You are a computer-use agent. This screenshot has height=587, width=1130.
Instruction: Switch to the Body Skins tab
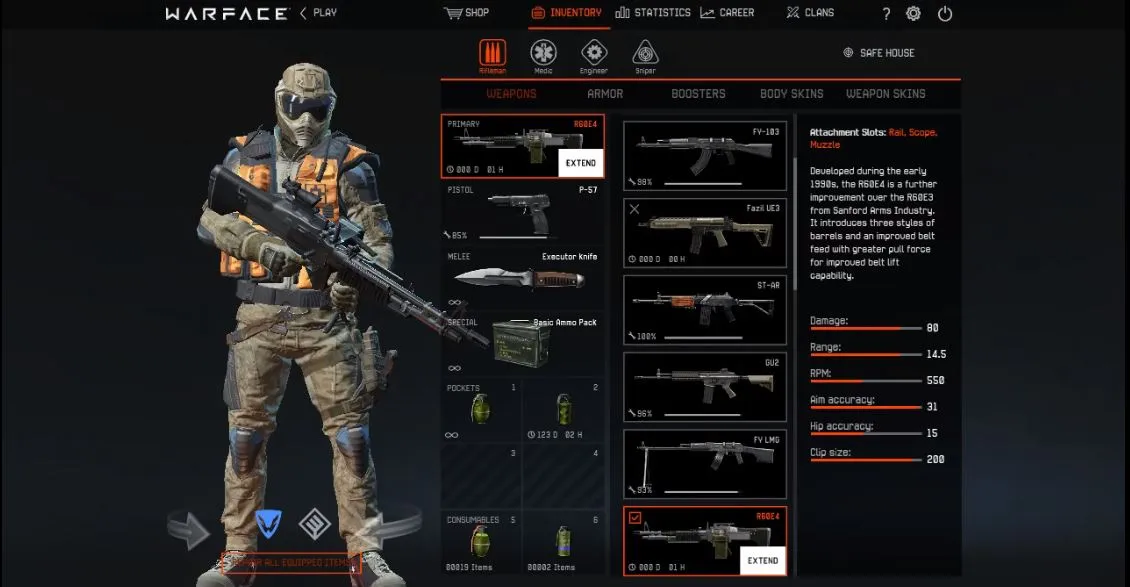[791, 94]
